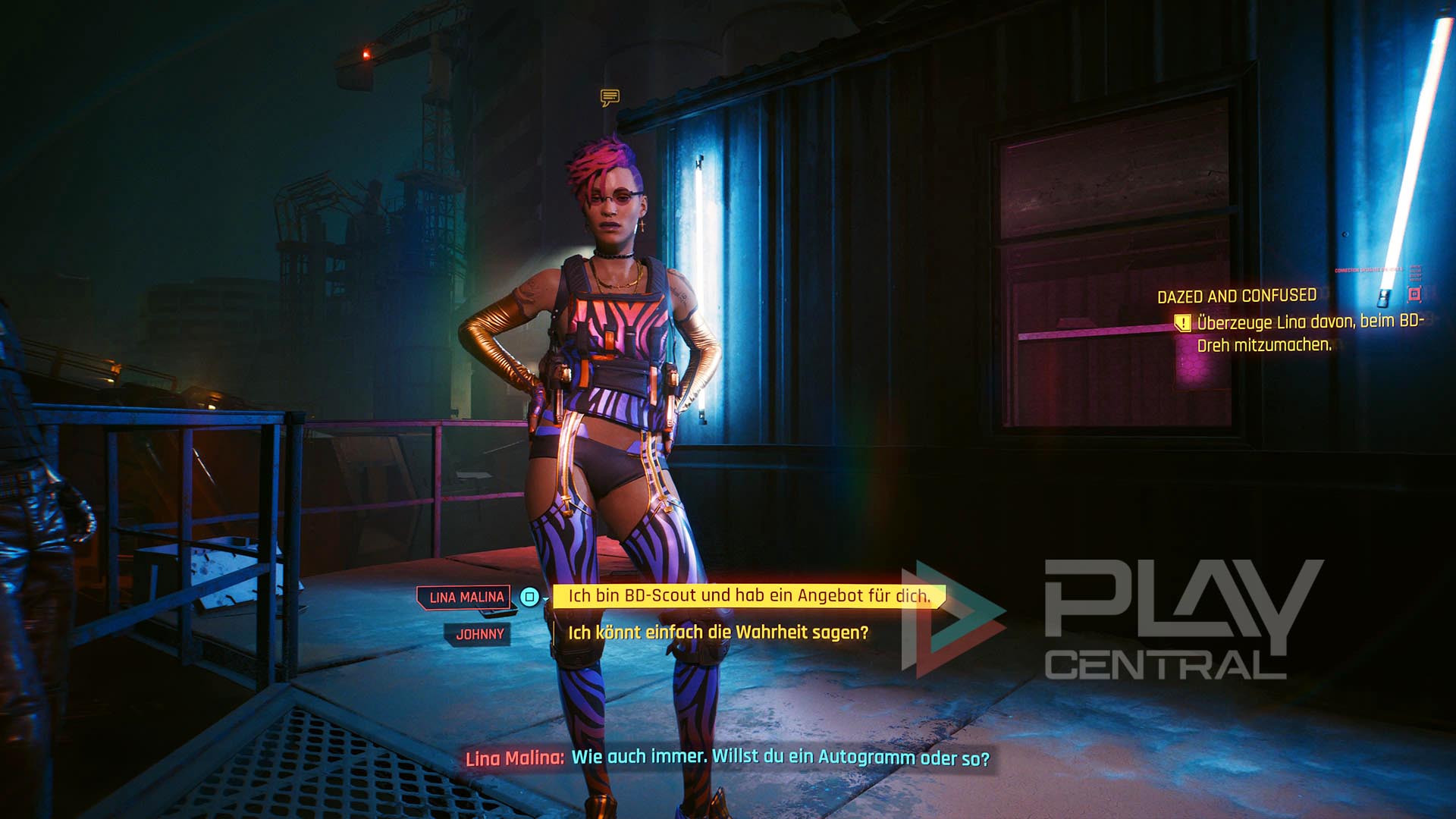Choose the BD-Scout Angebot dialogue reply

pos(748,596)
